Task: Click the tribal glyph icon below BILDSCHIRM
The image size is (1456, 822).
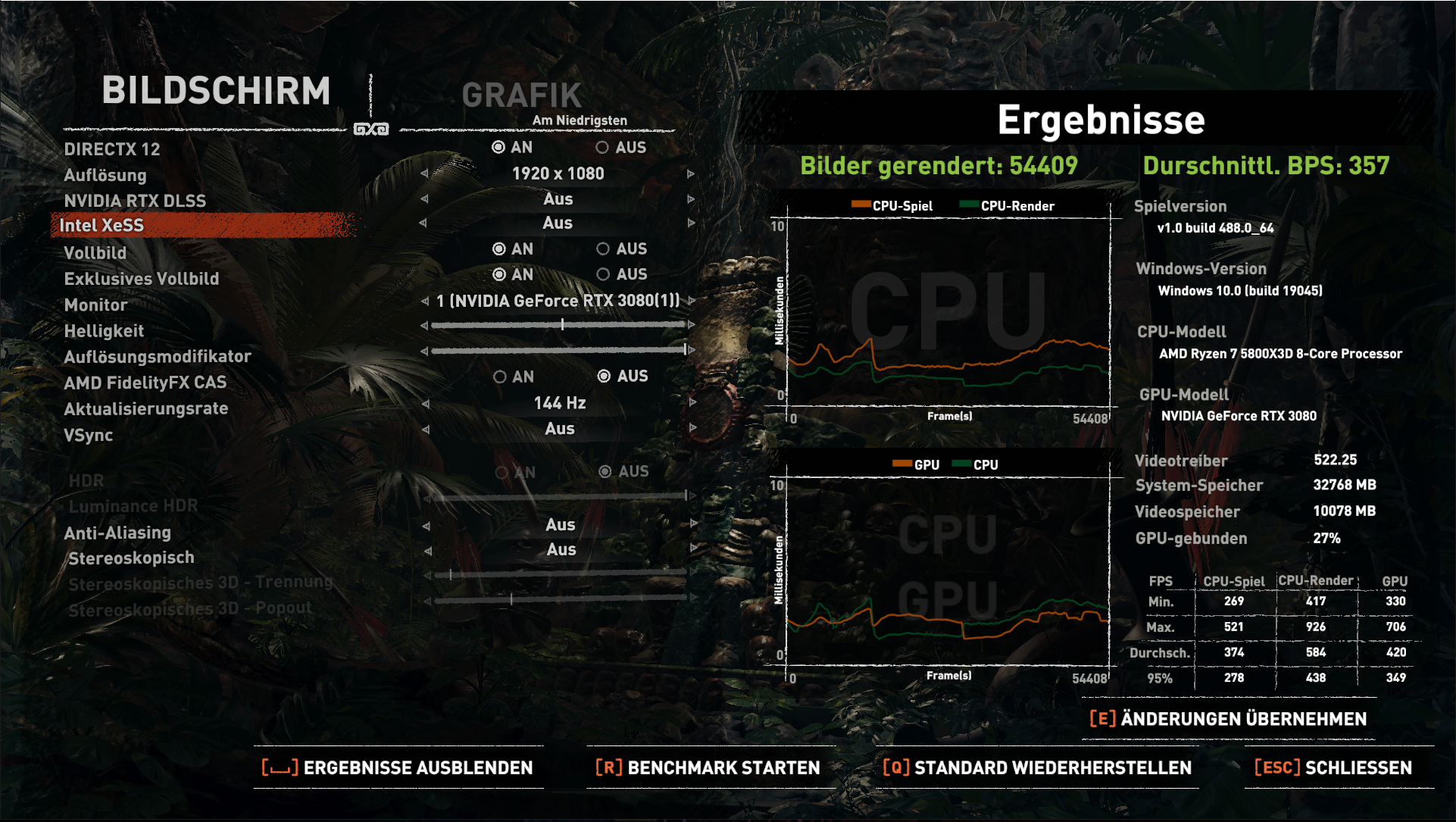Action: tap(370, 129)
